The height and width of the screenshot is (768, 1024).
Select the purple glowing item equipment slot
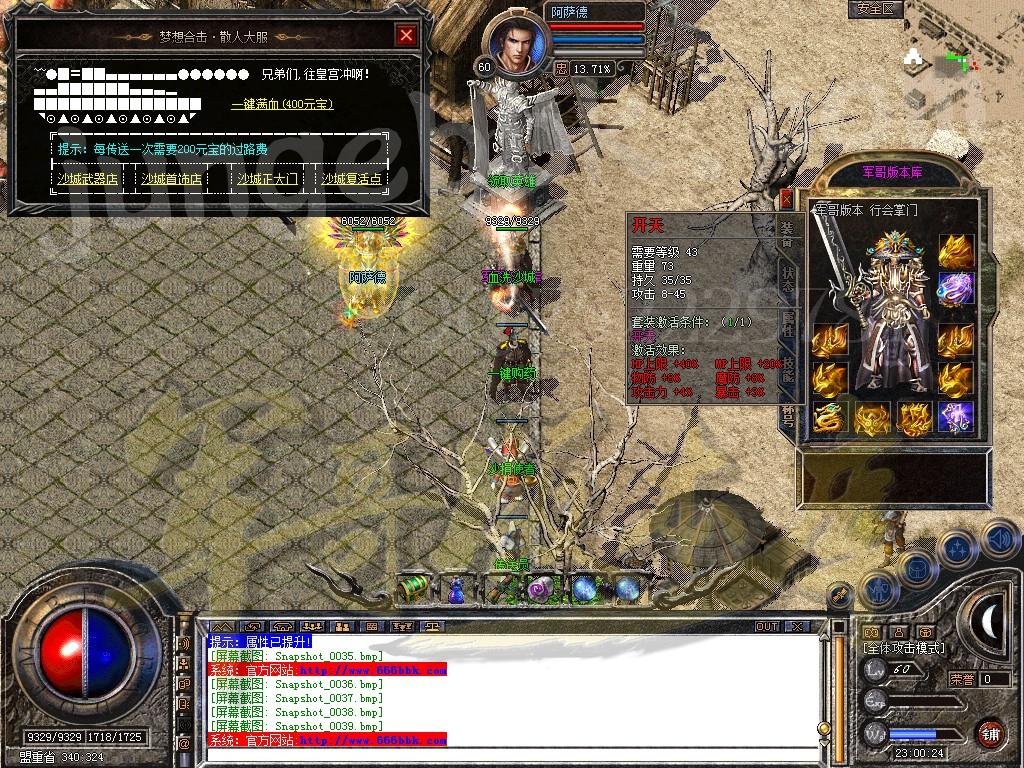click(x=956, y=418)
